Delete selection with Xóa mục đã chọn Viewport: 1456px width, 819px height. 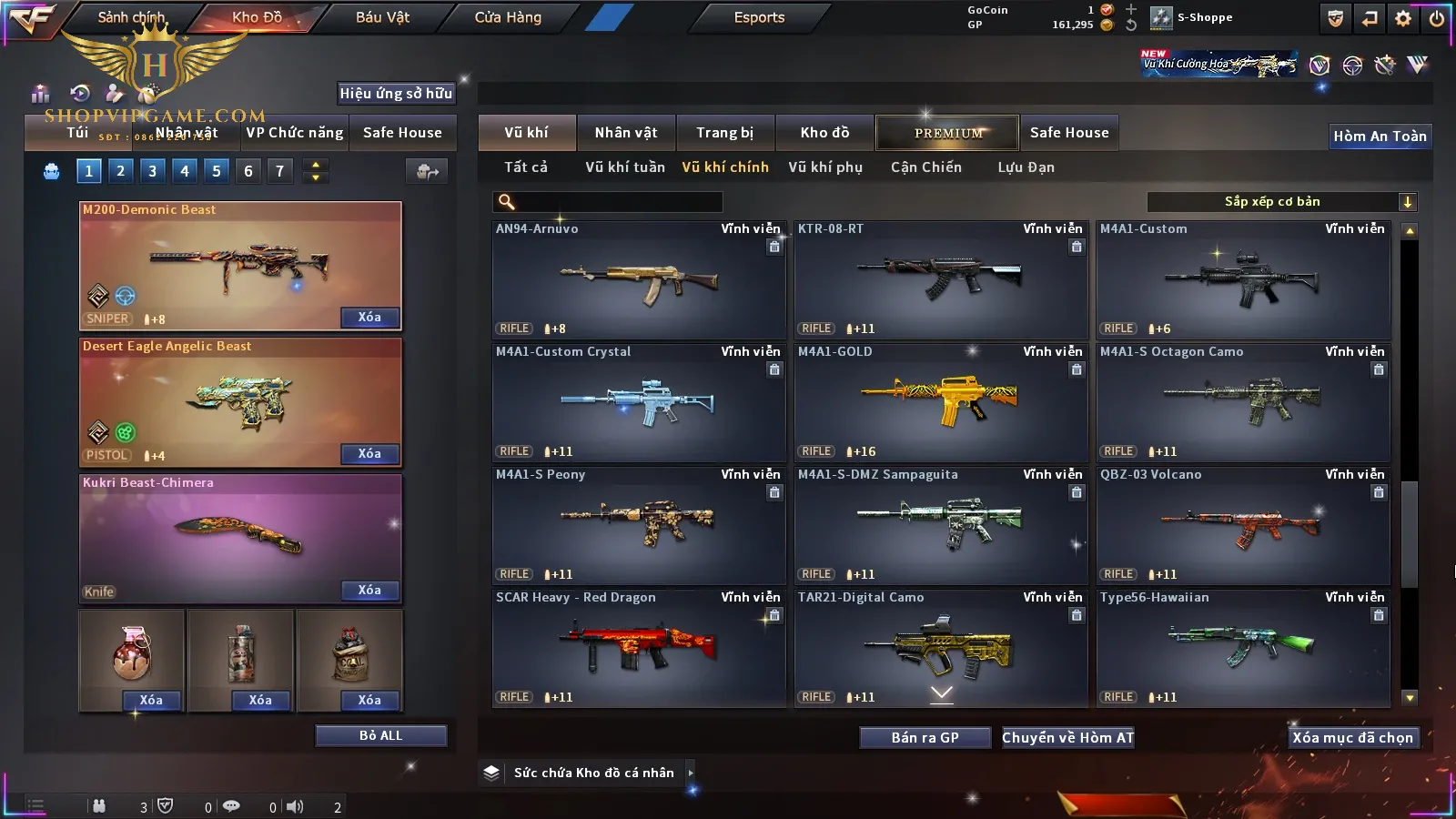[x=1352, y=737]
